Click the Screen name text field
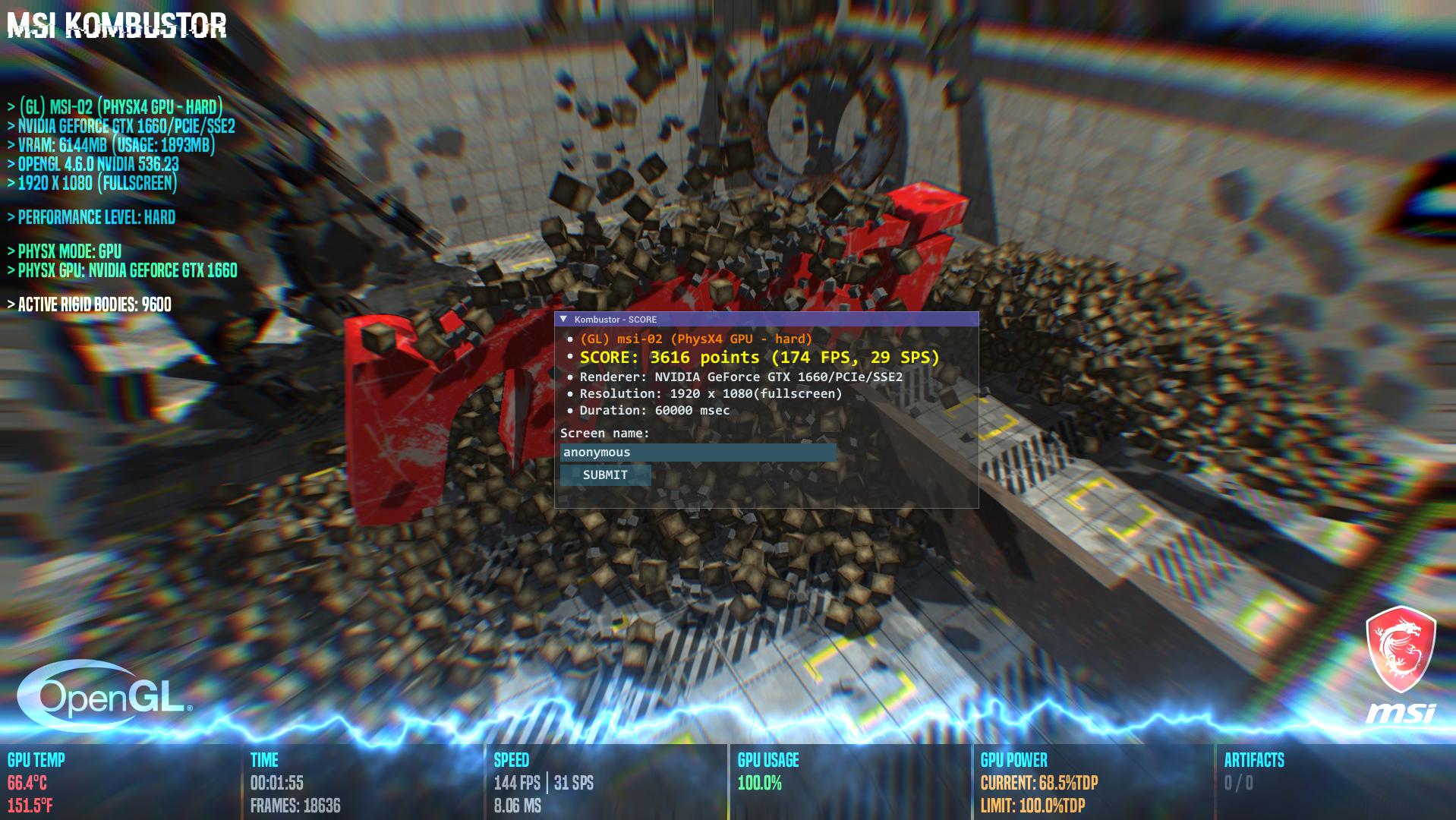This screenshot has width=1456, height=820. [x=698, y=453]
